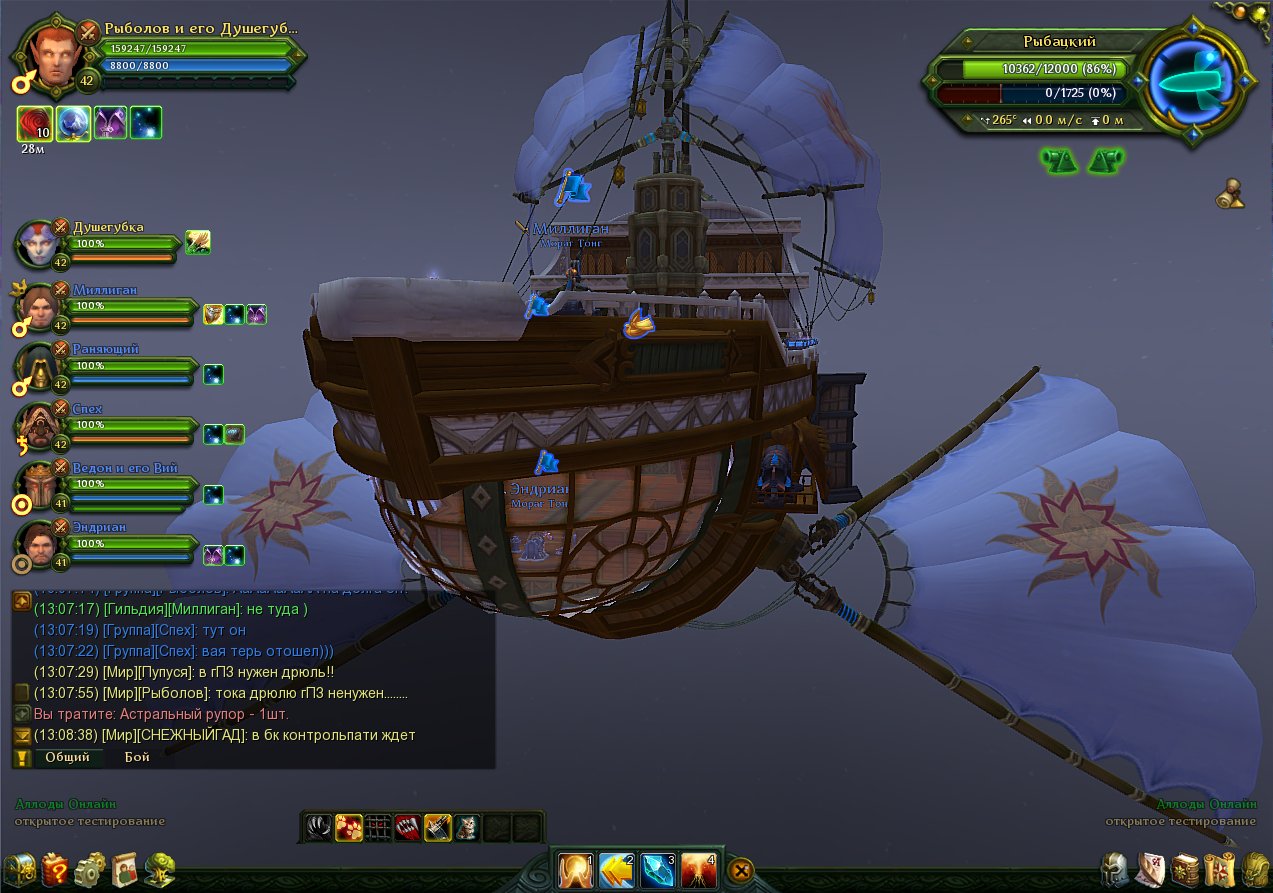Activate the glowing hands ability in slot 1
The width and height of the screenshot is (1273, 893).
[x=575, y=870]
